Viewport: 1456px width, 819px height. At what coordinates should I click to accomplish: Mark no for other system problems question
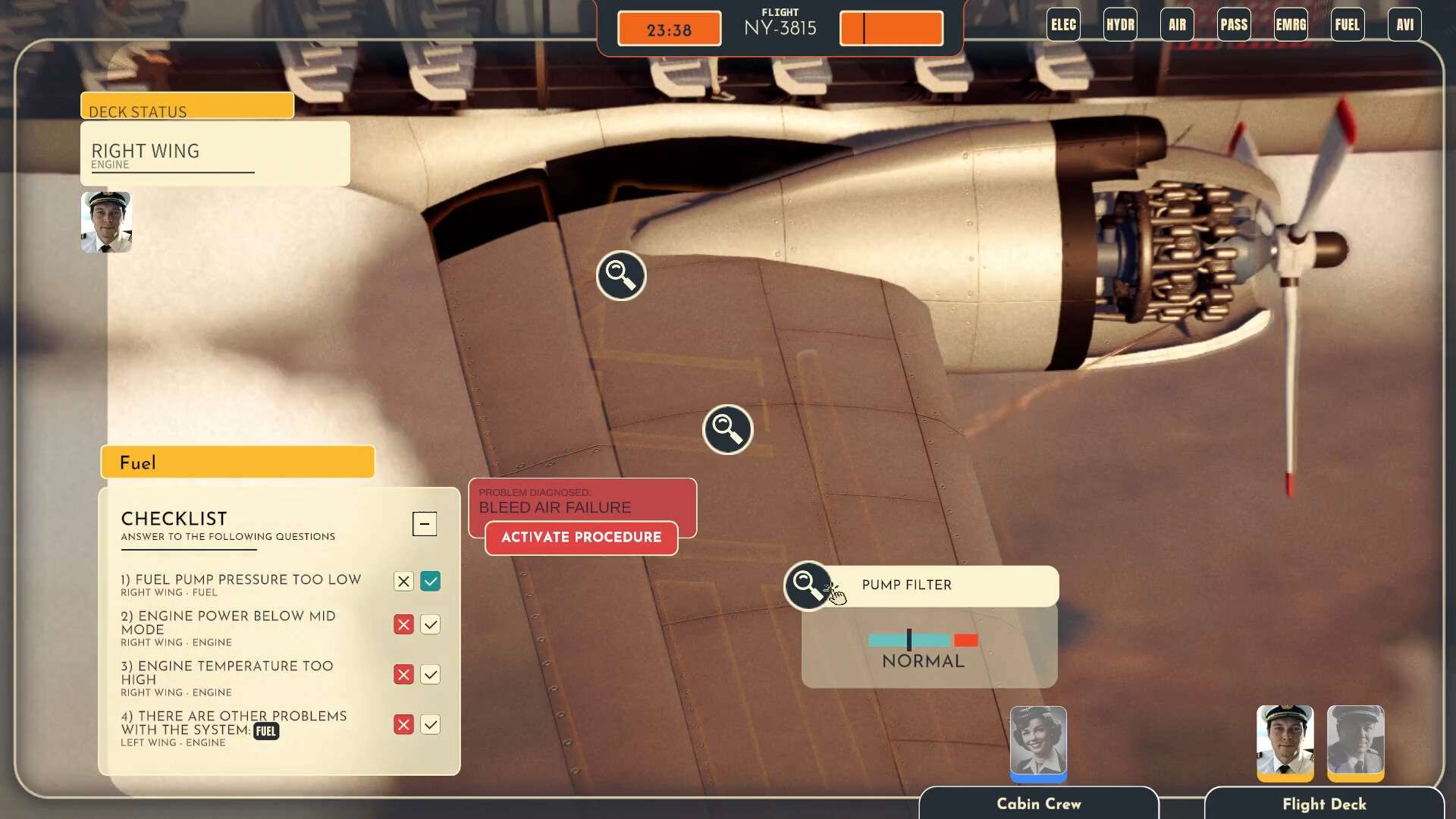click(x=403, y=725)
